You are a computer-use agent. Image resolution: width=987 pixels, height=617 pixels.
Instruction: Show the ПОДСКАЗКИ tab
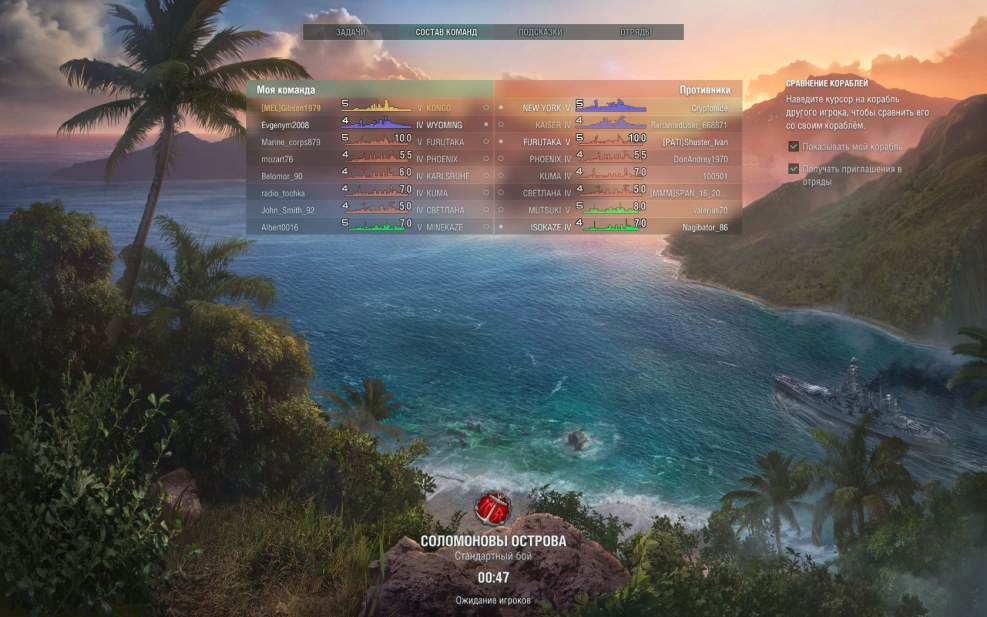(x=540, y=32)
